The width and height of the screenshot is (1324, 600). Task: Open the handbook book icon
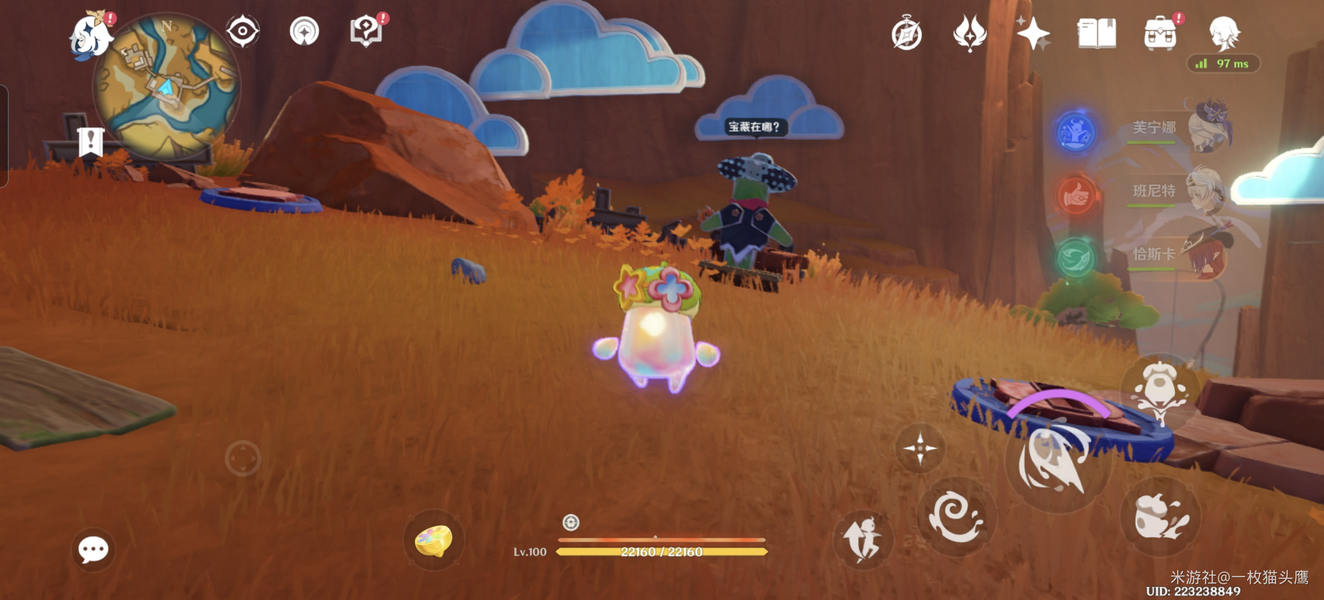pos(1096,34)
